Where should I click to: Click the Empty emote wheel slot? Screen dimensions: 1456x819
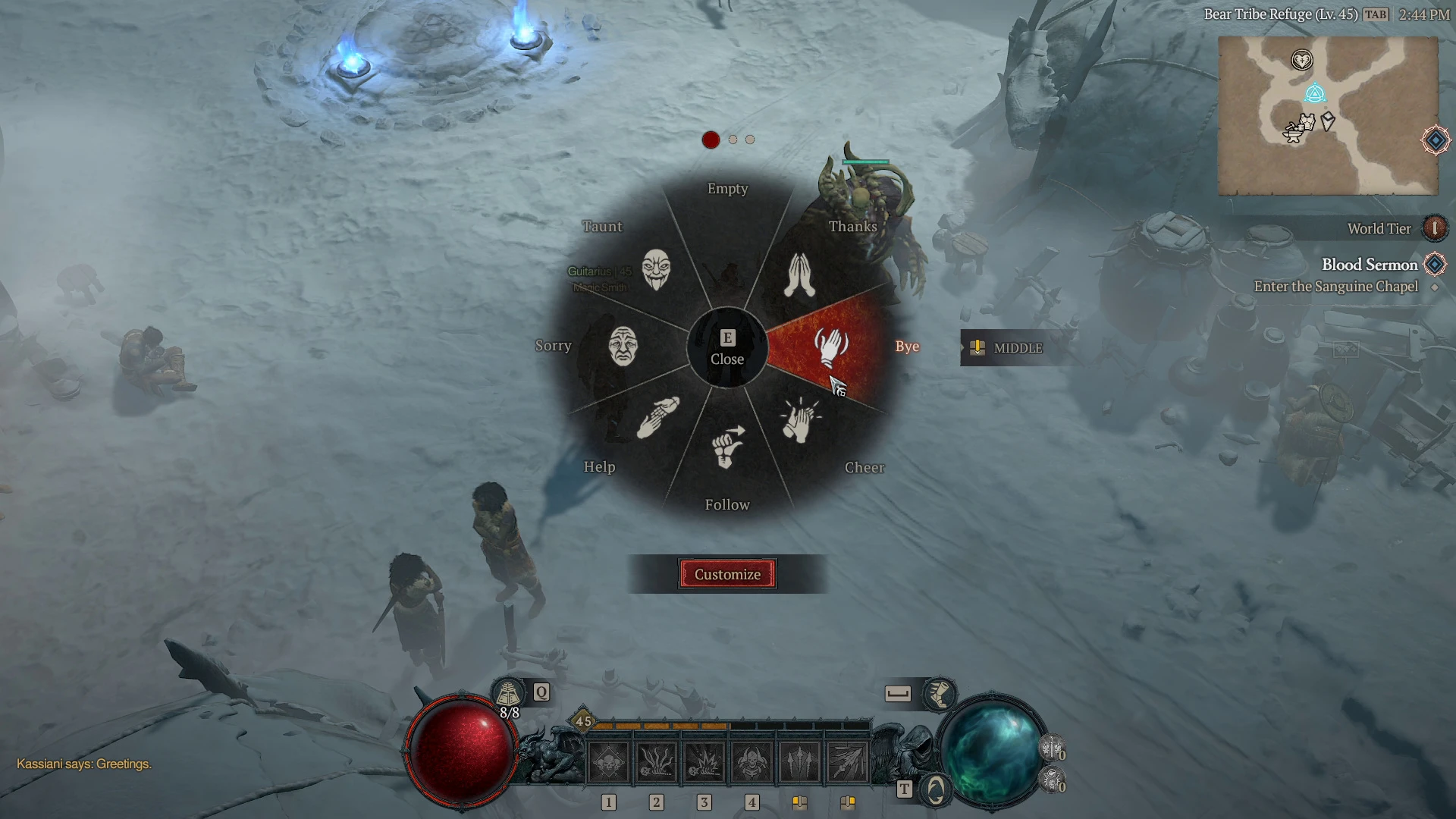(727, 227)
